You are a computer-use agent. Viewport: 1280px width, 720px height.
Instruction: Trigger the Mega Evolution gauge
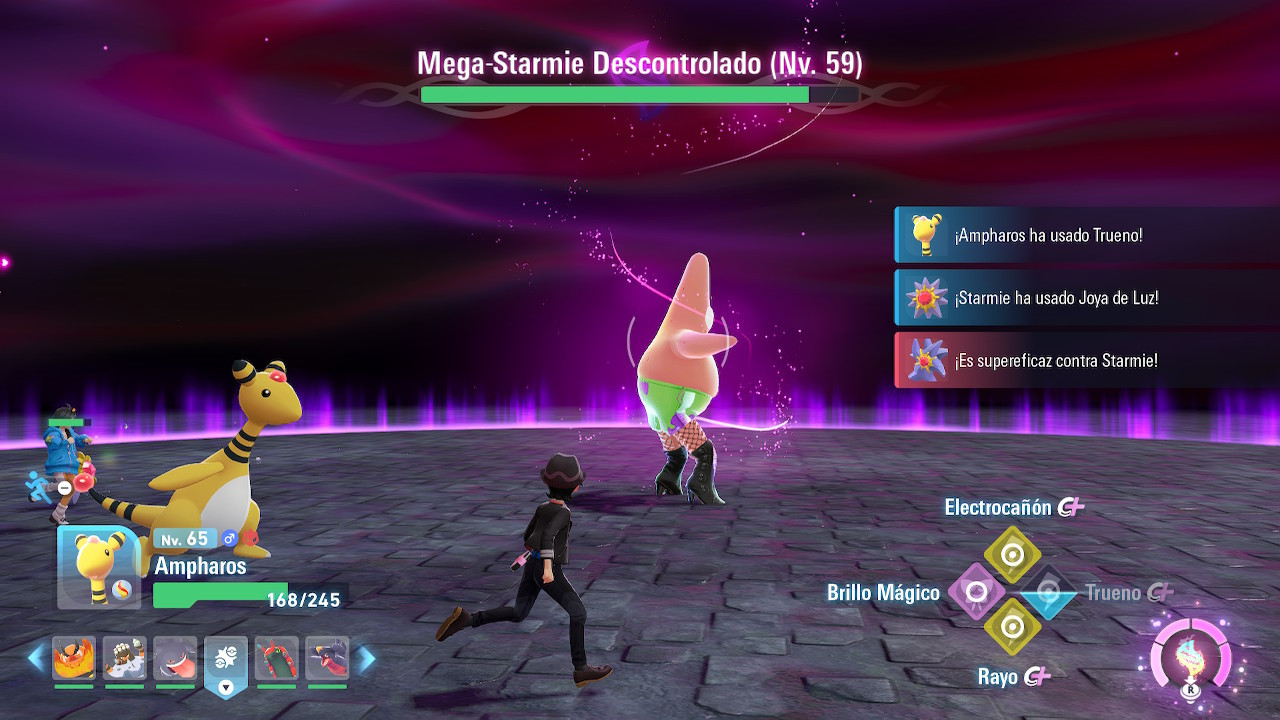(1190, 657)
